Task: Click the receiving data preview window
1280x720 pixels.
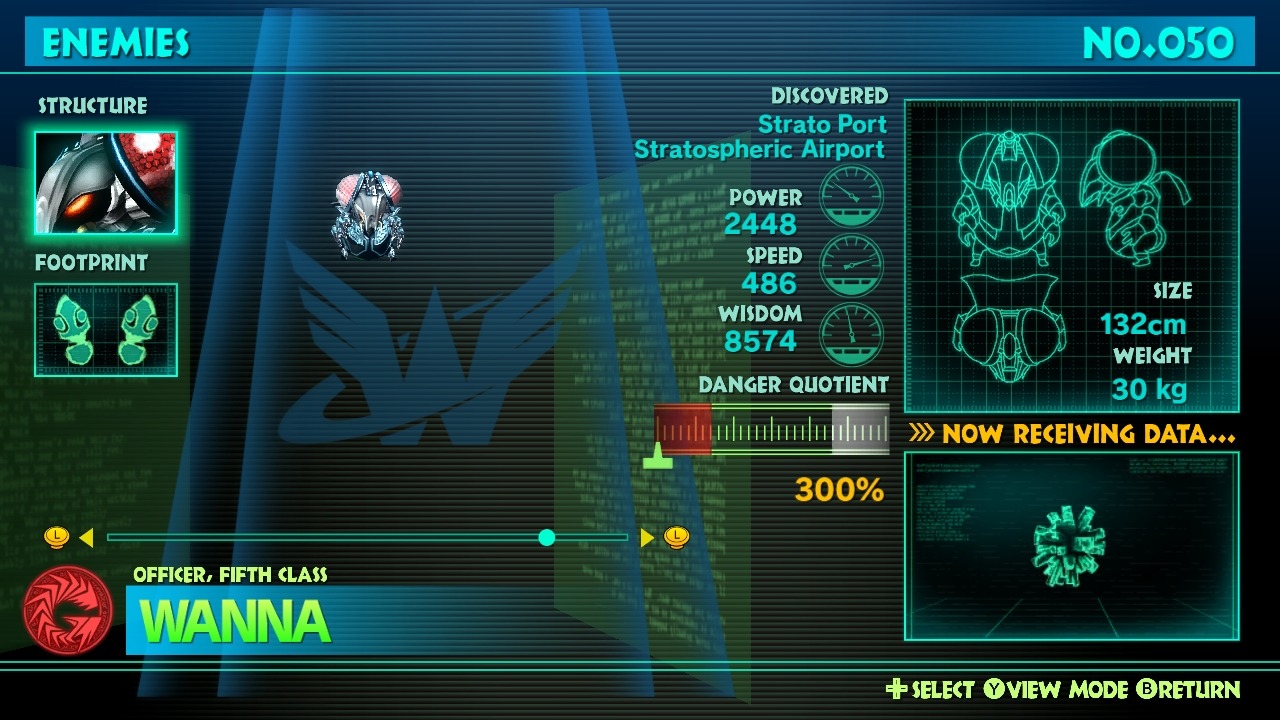Action: (1071, 546)
